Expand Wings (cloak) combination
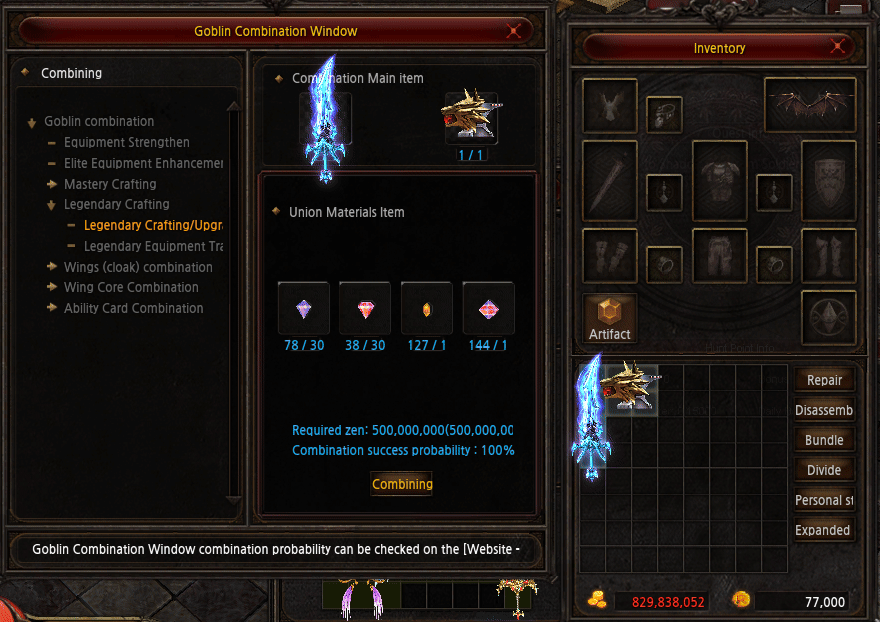Image resolution: width=880 pixels, height=622 pixels. click(138, 267)
